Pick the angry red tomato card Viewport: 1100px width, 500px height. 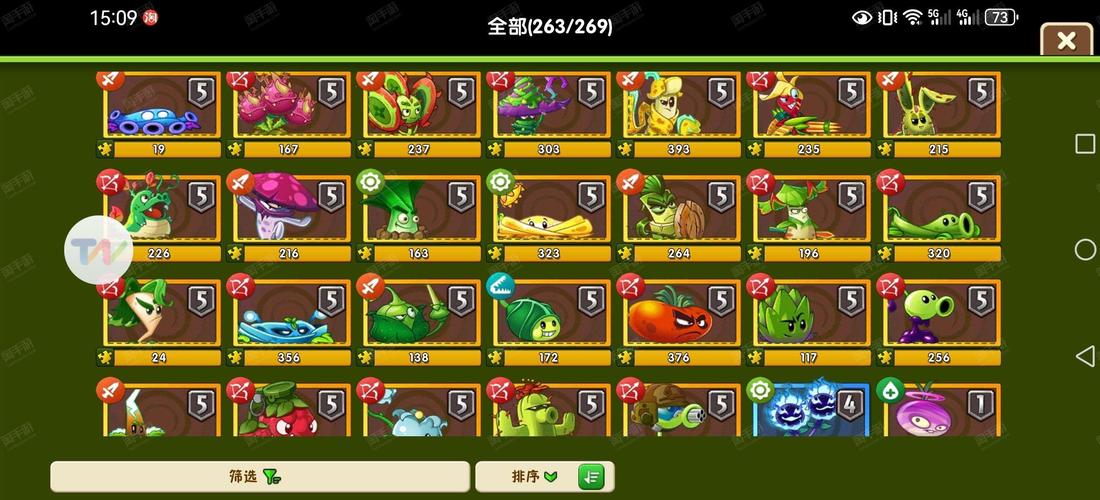pos(681,319)
